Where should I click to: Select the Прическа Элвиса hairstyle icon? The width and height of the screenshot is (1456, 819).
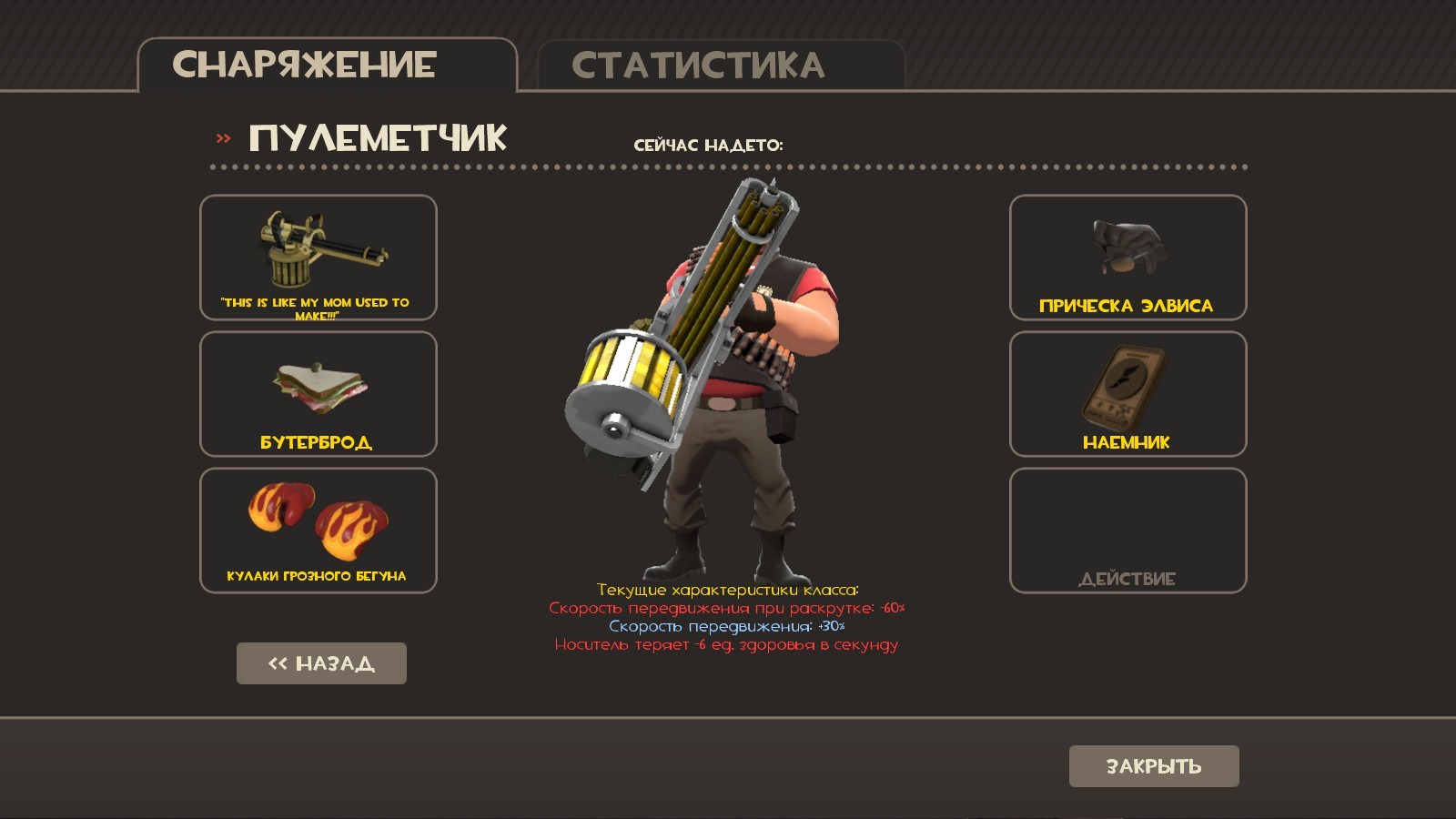[x=1127, y=246]
